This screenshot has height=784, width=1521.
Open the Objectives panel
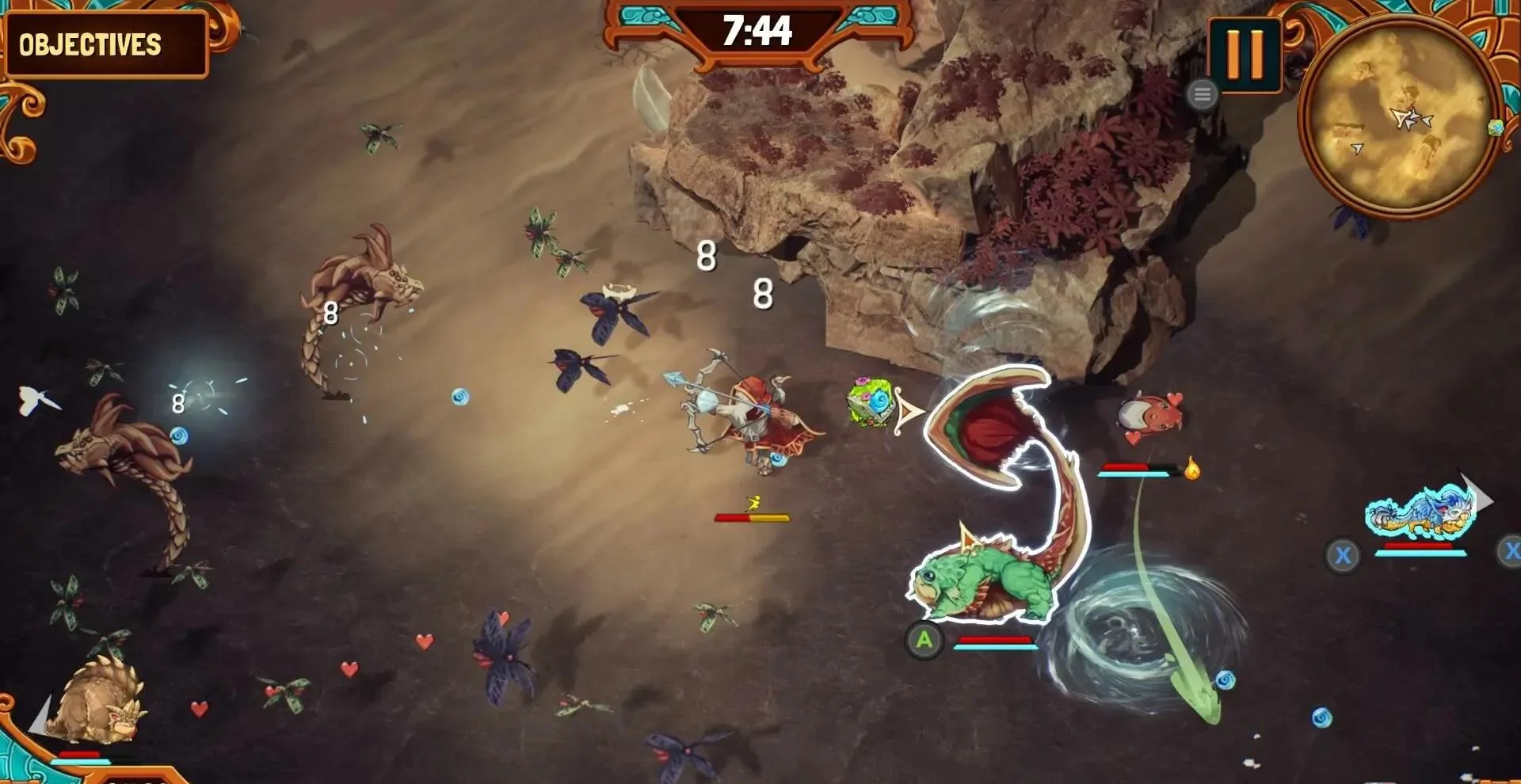[105, 44]
